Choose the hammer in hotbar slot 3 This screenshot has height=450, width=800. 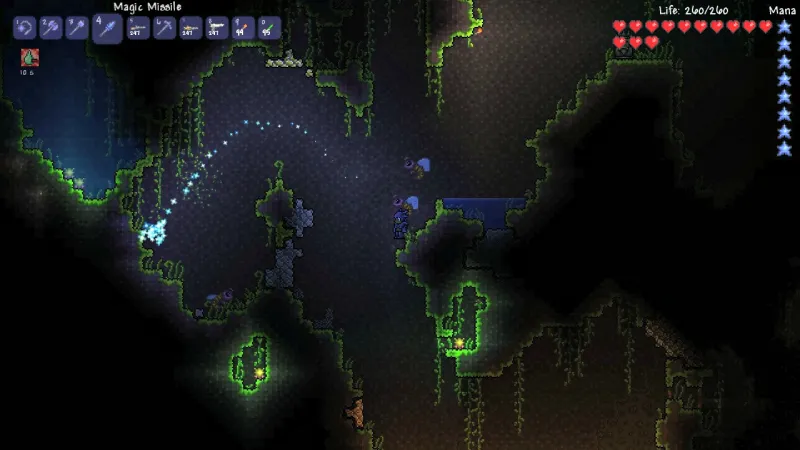coord(77,28)
